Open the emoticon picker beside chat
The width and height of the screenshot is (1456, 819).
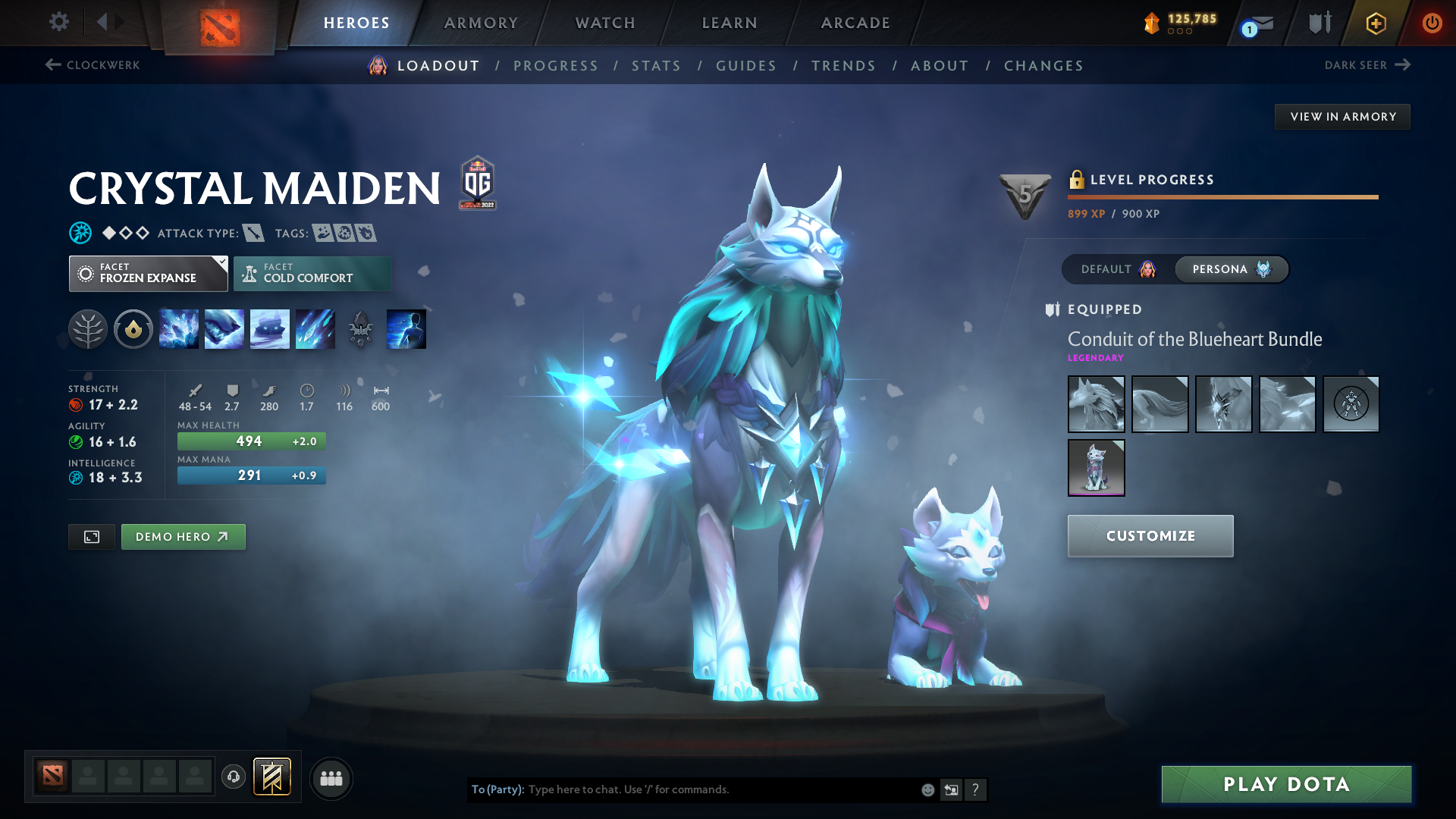click(927, 789)
